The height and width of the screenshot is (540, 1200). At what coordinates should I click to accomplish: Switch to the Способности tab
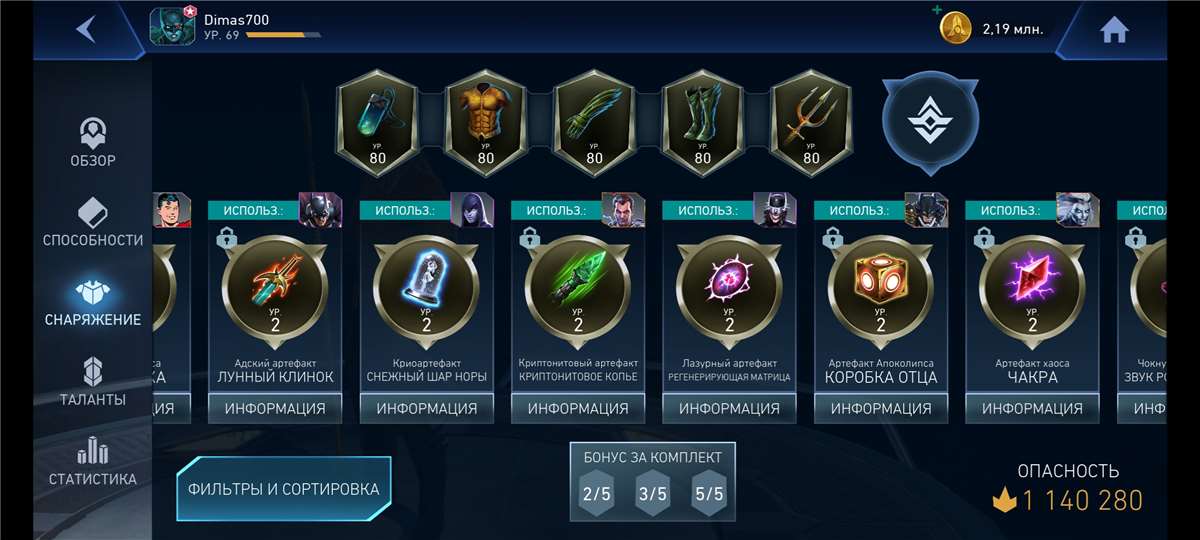click(93, 222)
